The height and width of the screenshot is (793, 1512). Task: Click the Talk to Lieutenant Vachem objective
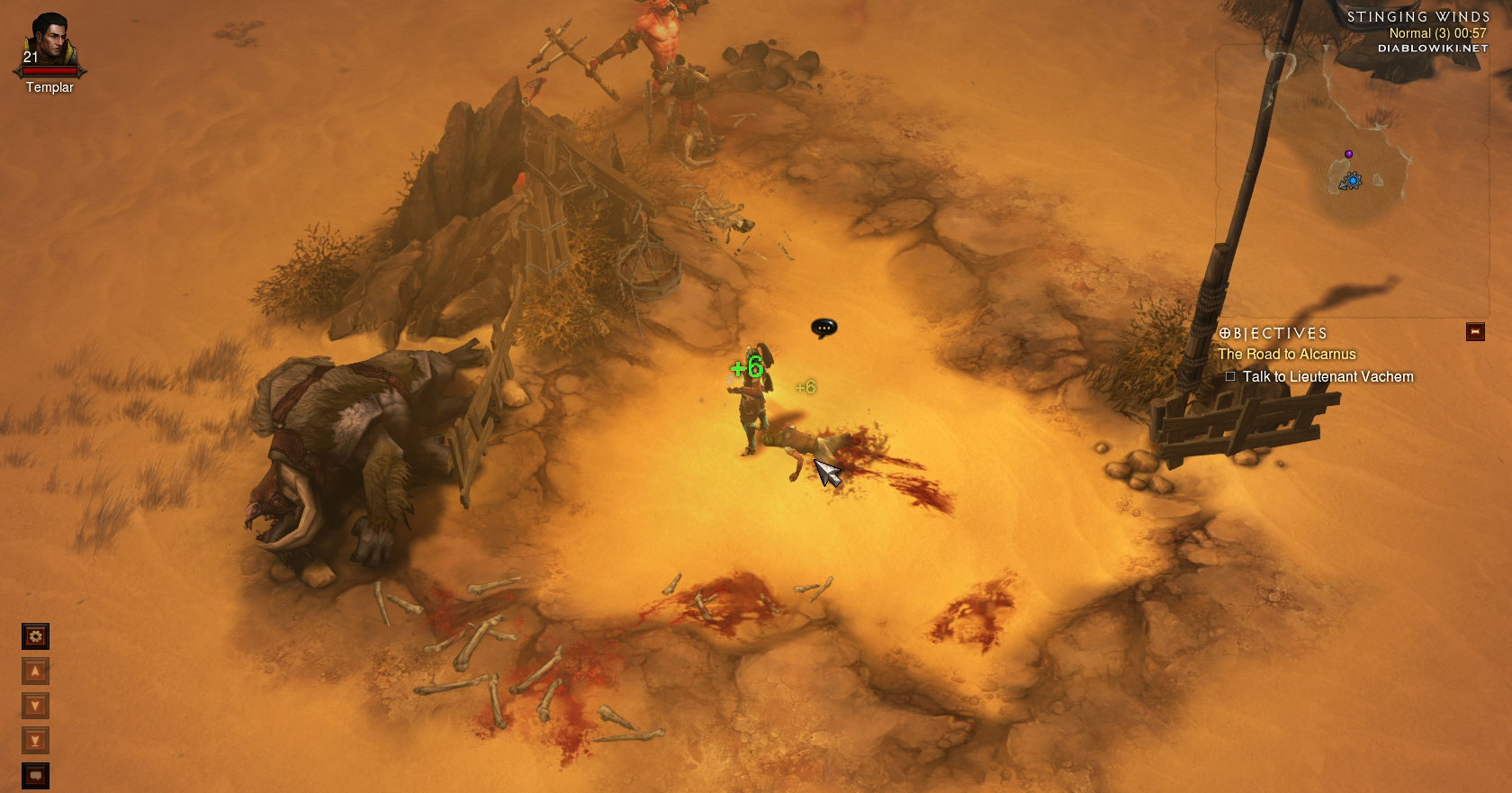click(1327, 376)
